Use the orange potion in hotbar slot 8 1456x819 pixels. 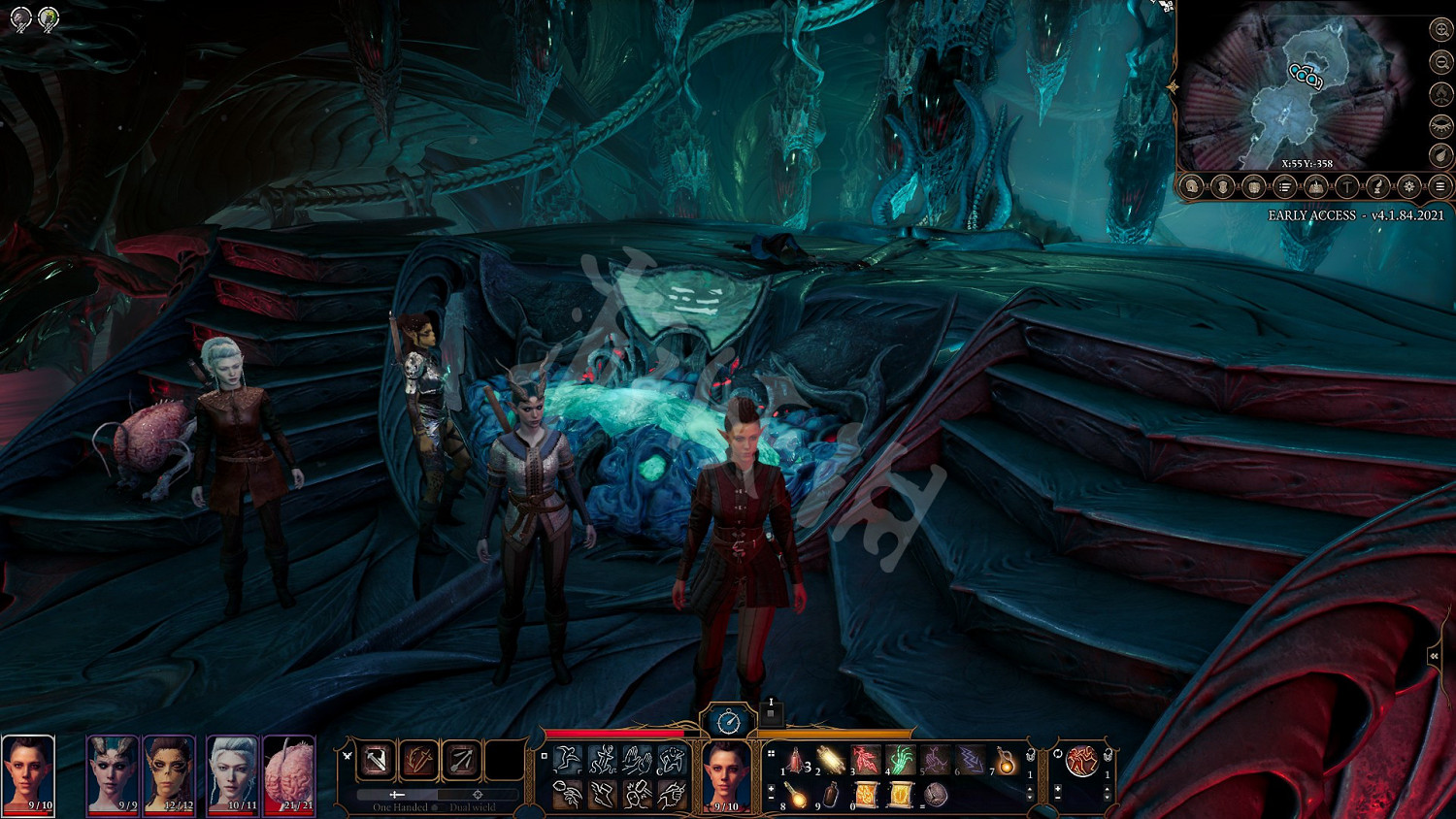[x=796, y=796]
